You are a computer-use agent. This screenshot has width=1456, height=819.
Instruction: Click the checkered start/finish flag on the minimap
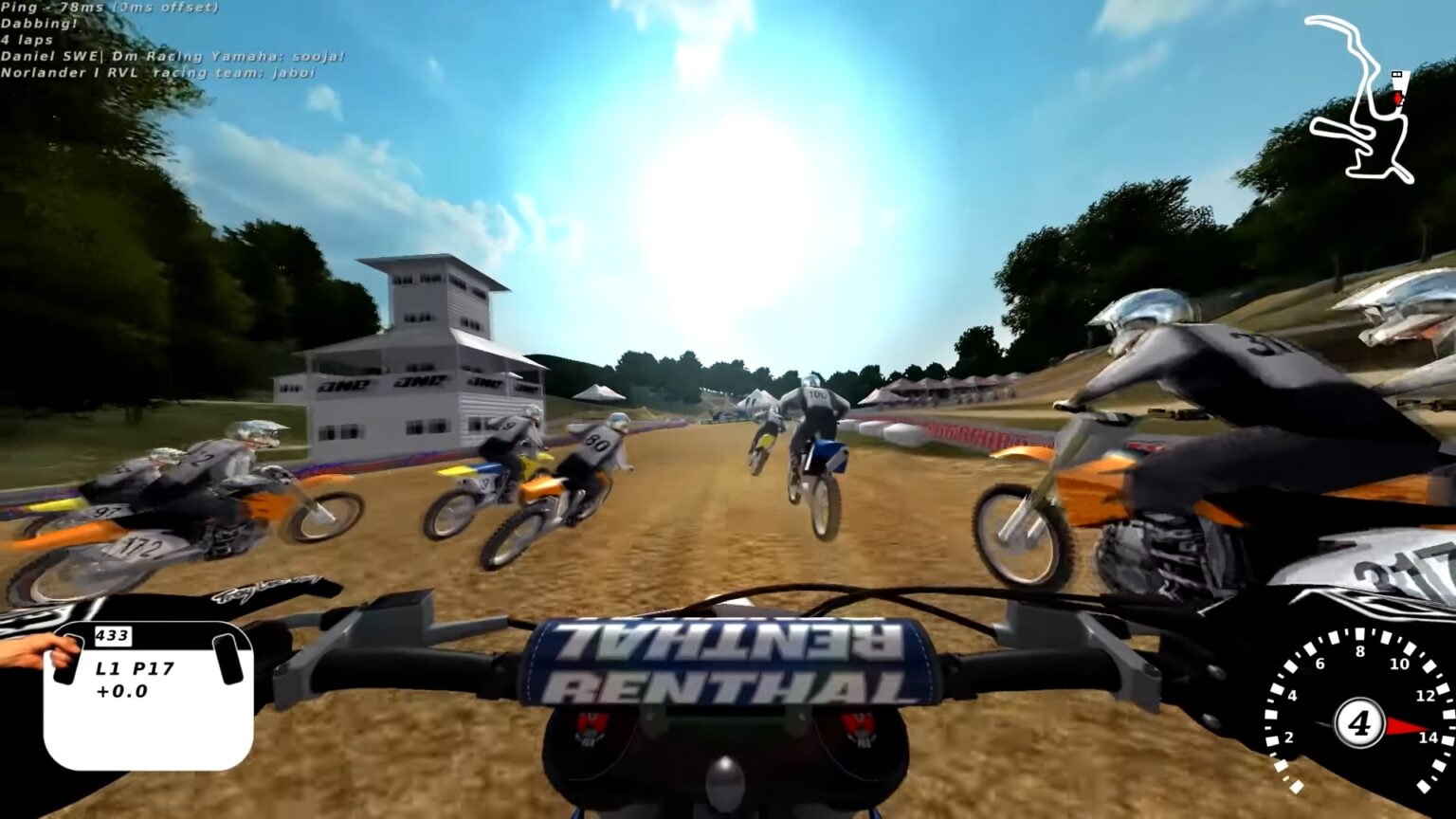coord(1397,75)
